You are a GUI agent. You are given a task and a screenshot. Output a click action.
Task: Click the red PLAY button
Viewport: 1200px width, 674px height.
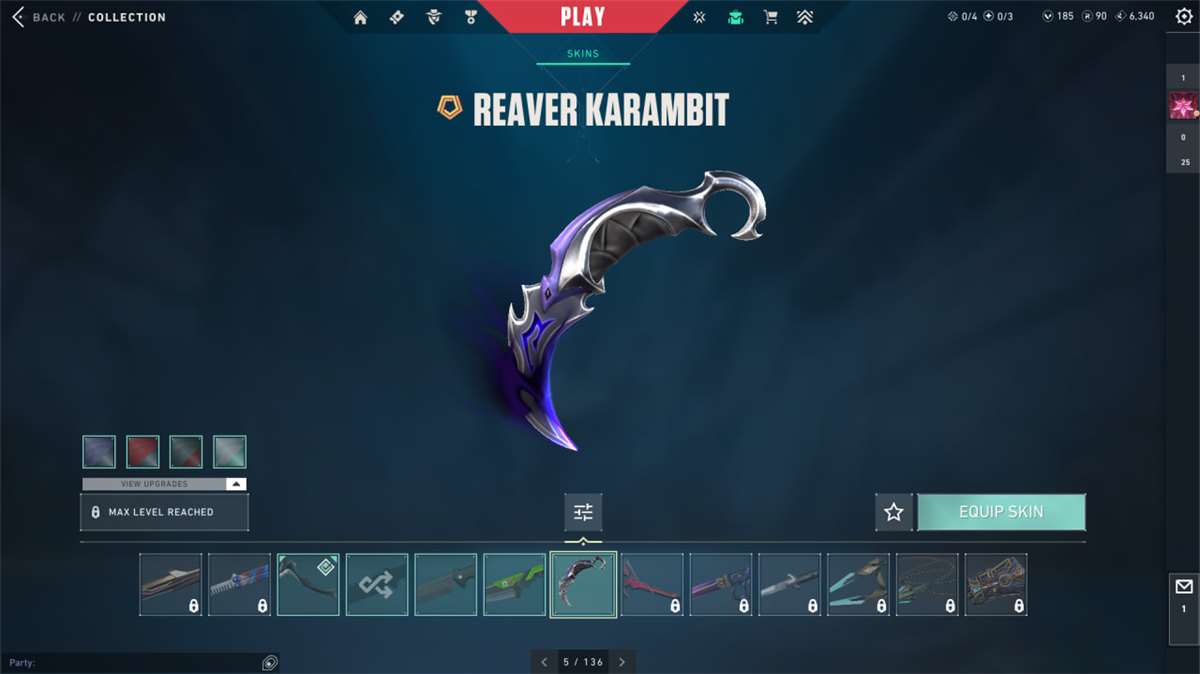[x=582, y=17]
